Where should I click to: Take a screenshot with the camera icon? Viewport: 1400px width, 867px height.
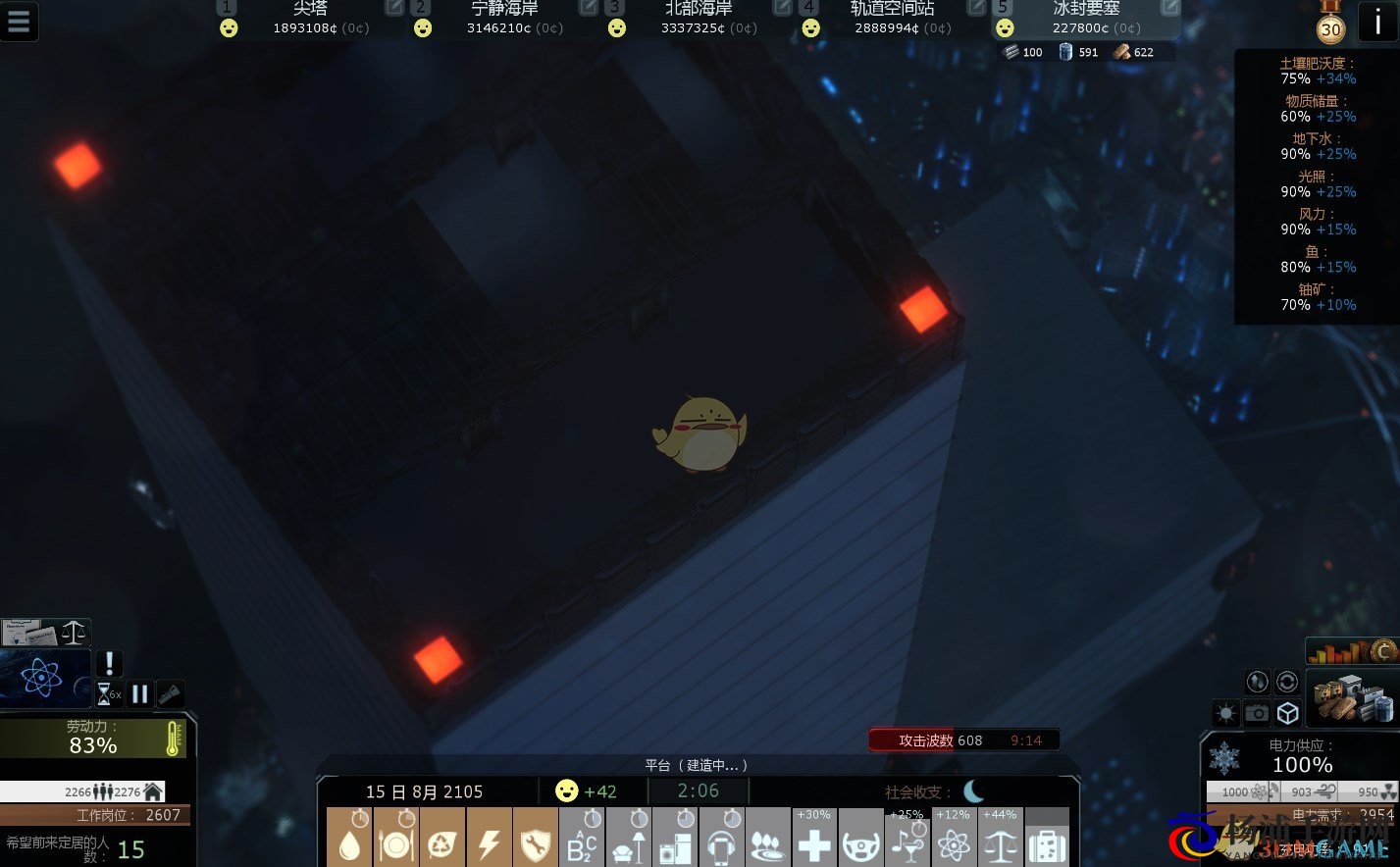tap(1257, 713)
